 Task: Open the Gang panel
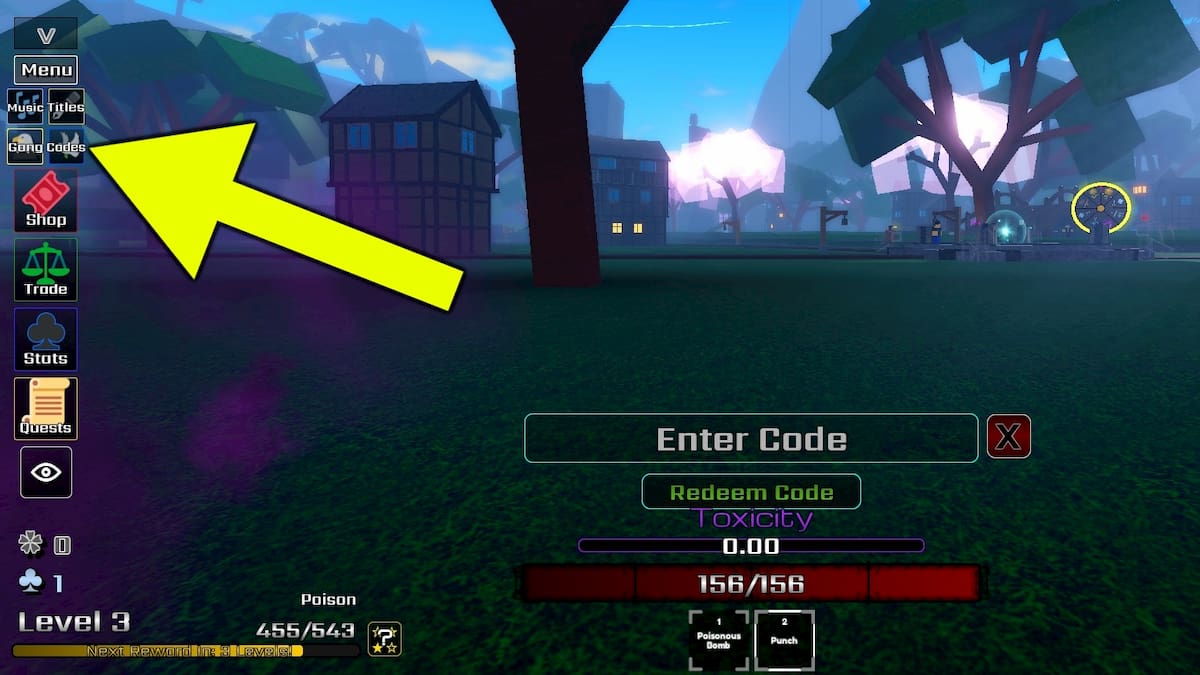click(x=26, y=146)
